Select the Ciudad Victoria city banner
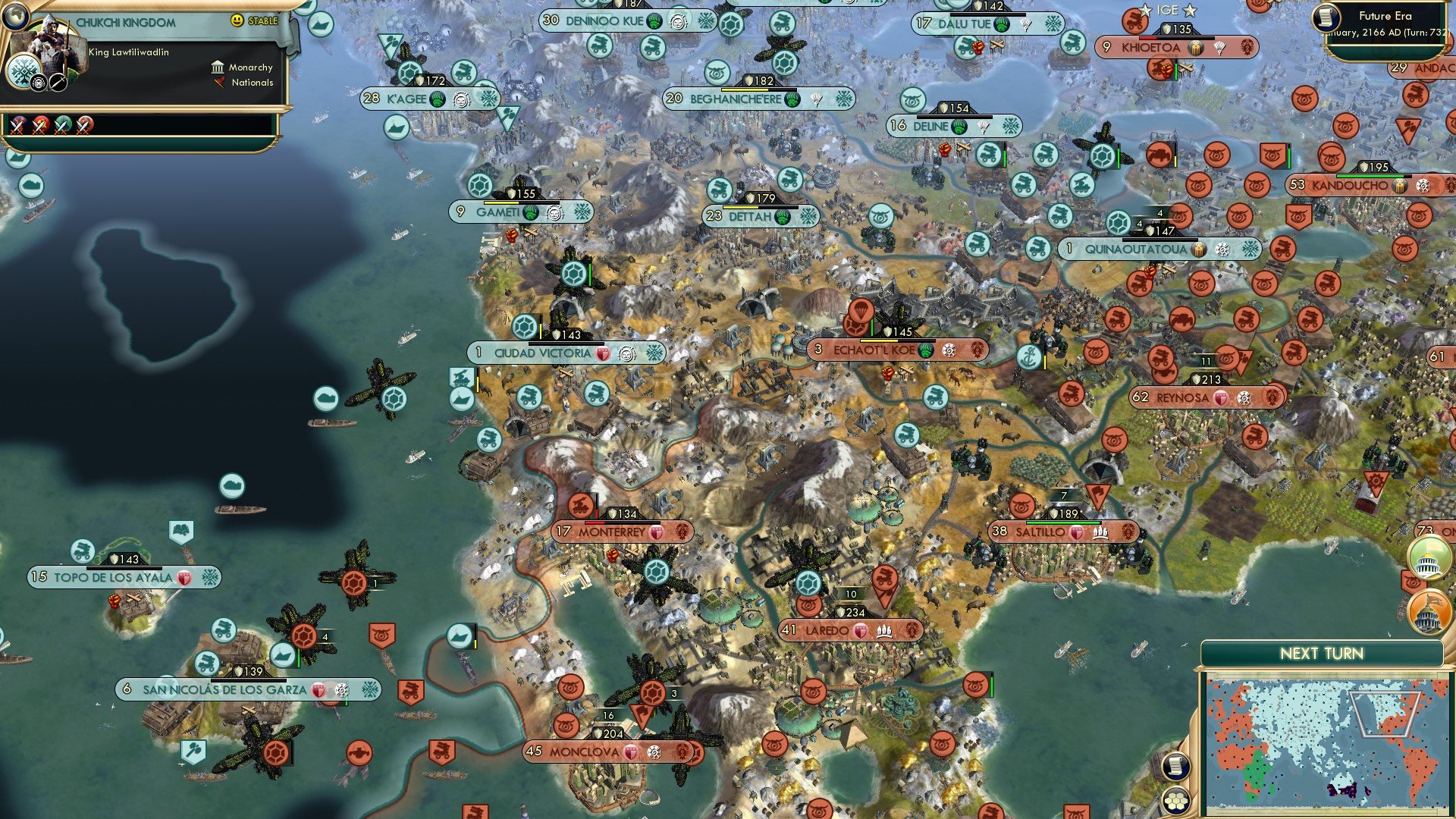Image resolution: width=1456 pixels, height=819 pixels. pyautogui.click(x=544, y=352)
